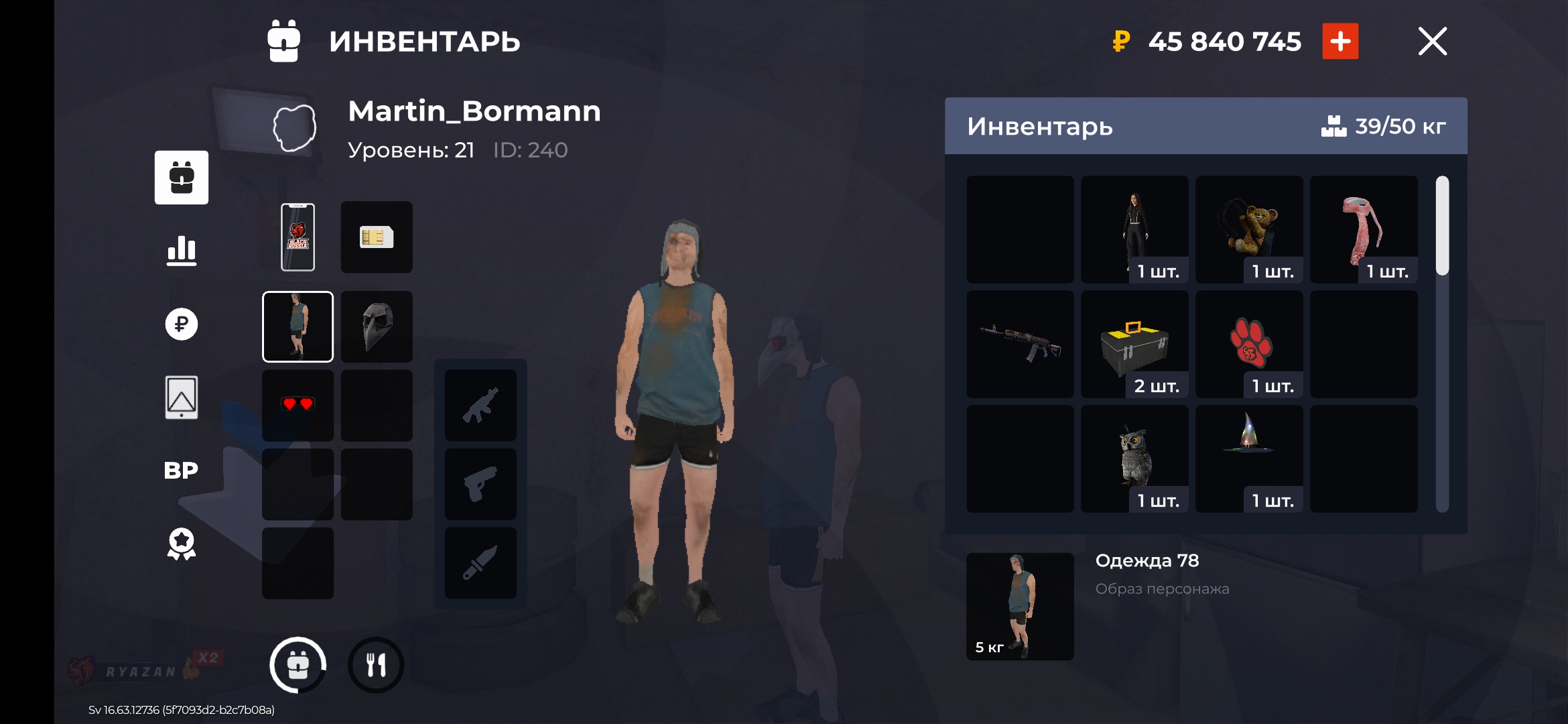This screenshot has width=1568, height=724.
Task: Choose the black toolbox case item
Action: pyautogui.click(x=1134, y=344)
